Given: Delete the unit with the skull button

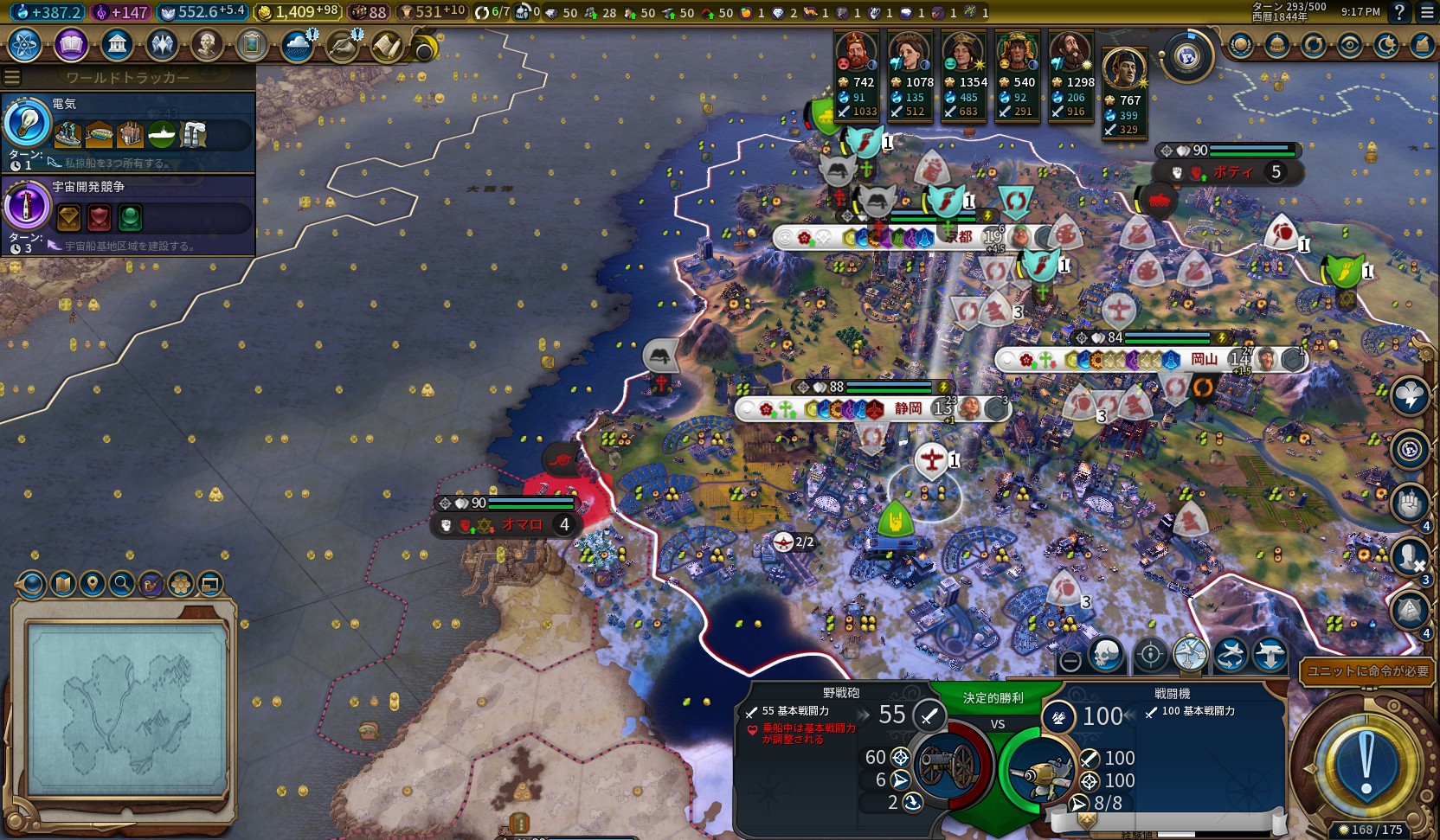Looking at the screenshot, I should (x=1108, y=656).
